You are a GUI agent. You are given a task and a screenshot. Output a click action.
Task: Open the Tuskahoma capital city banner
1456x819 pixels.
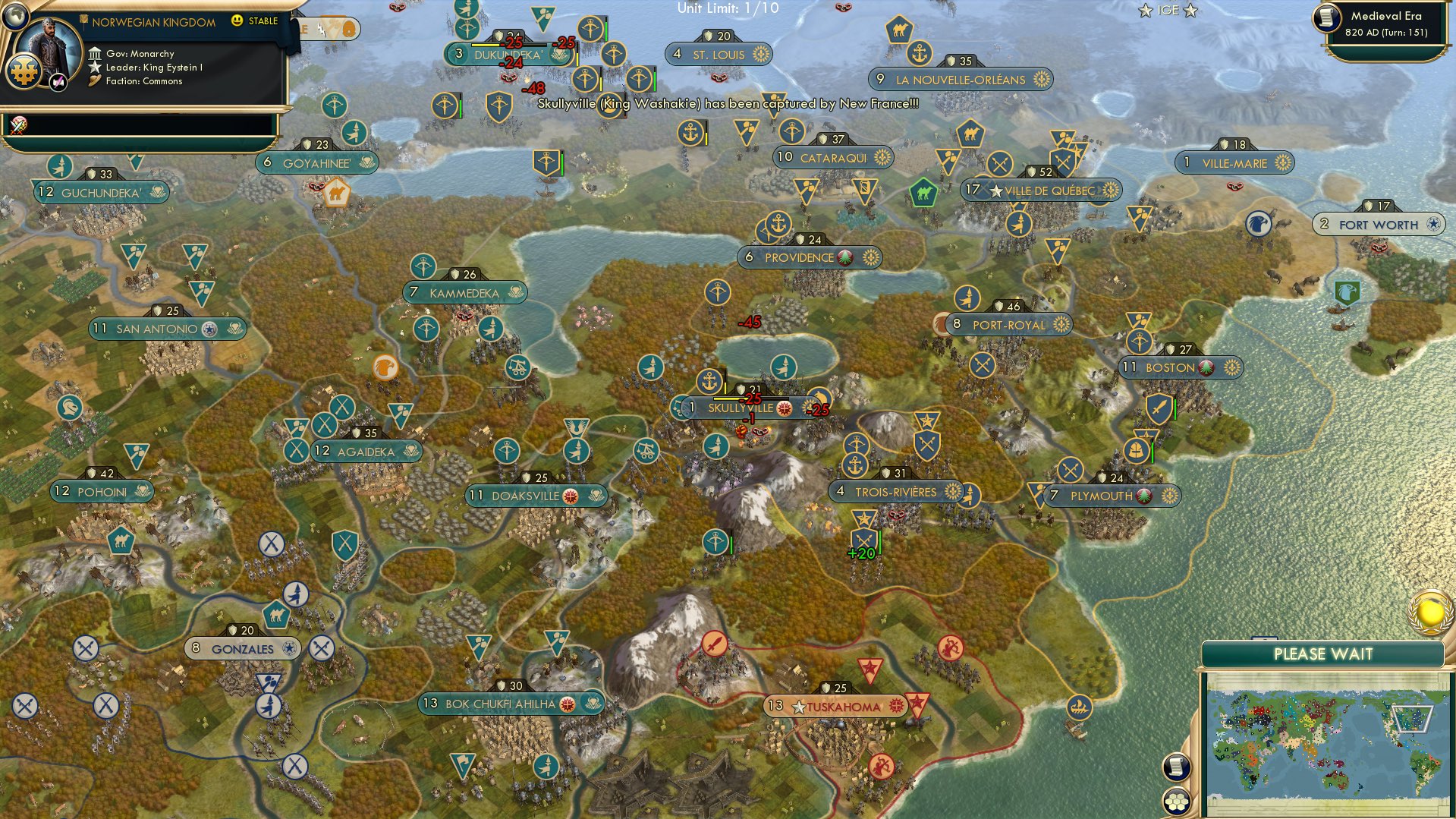tap(842, 707)
